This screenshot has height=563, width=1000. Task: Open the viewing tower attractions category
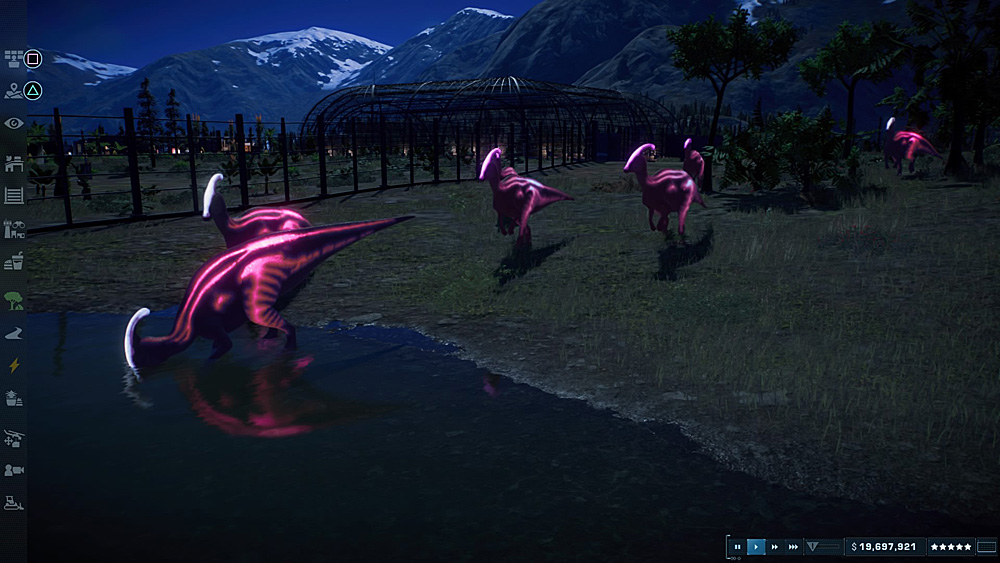(x=14, y=229)
